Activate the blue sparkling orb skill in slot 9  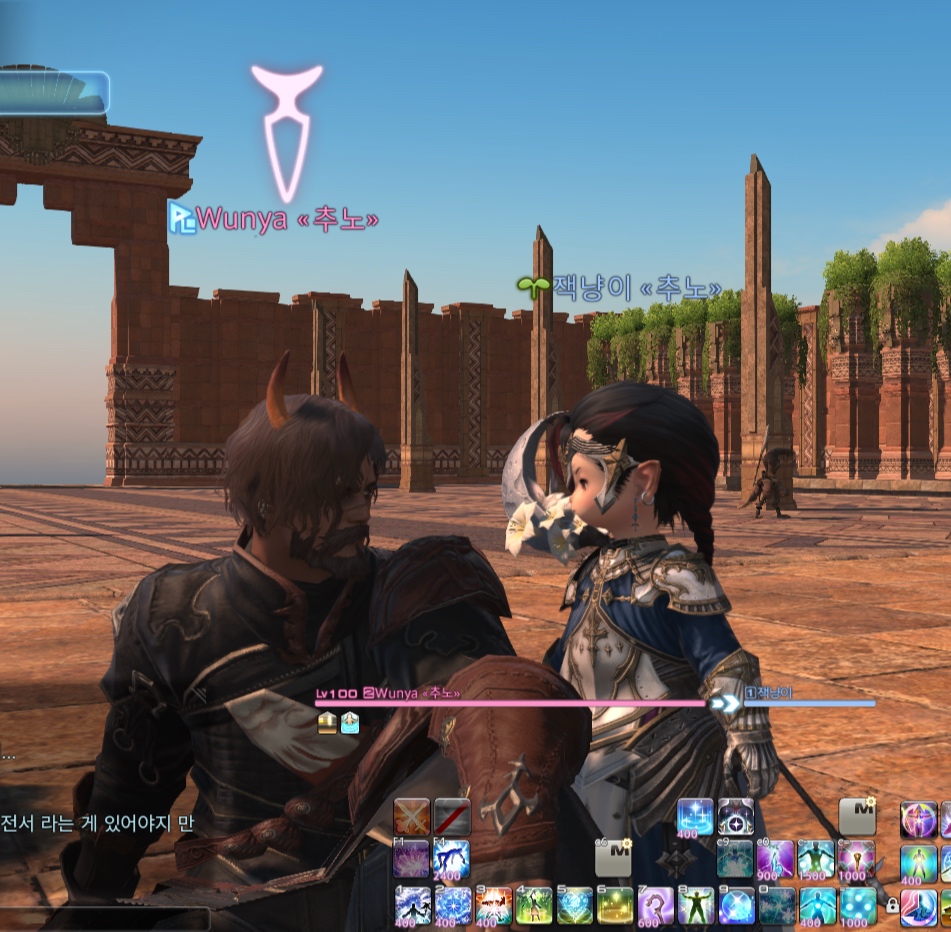tap(736, 905)
